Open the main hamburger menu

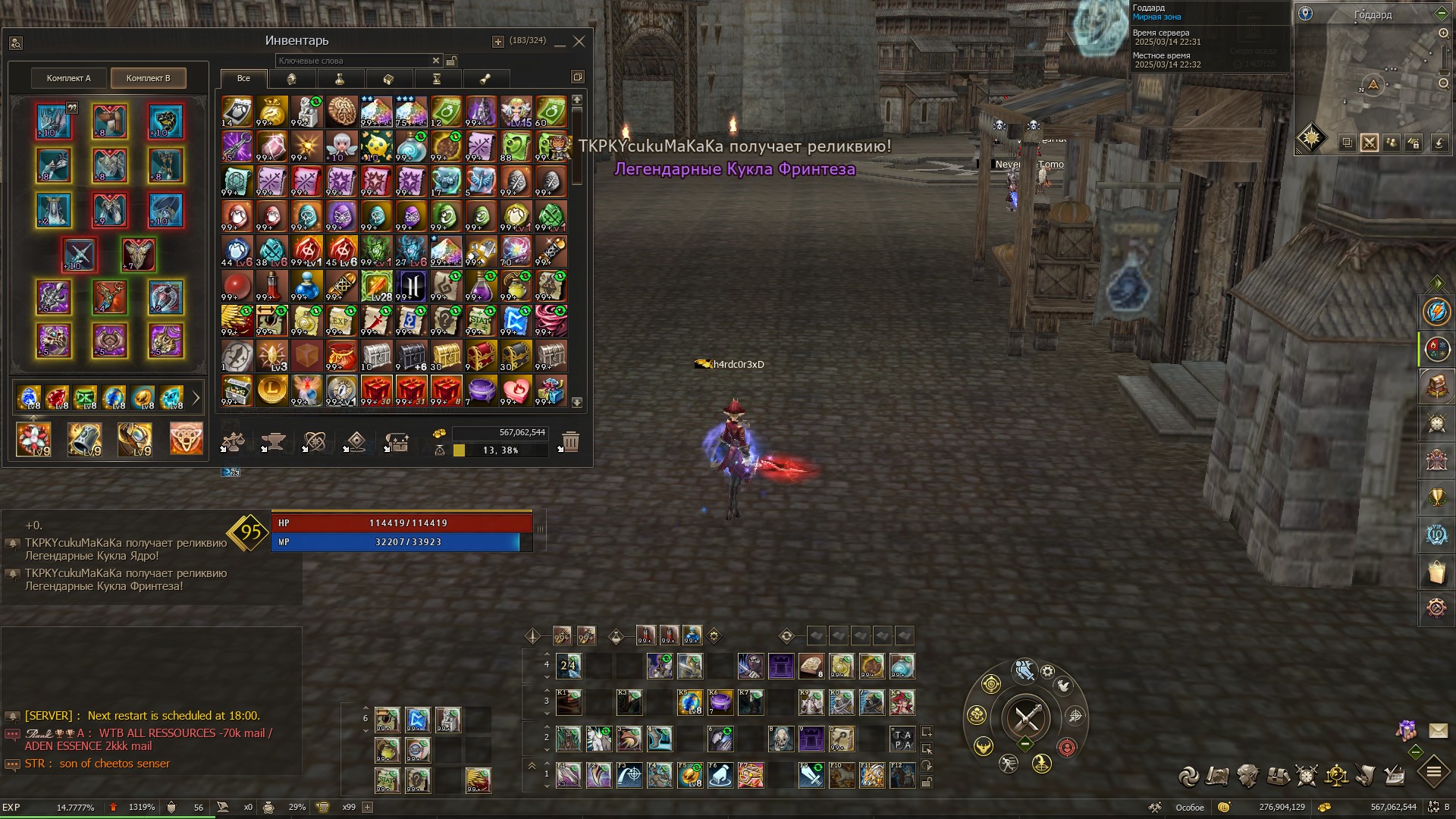pyautogui.click(x=1433, y=773)
